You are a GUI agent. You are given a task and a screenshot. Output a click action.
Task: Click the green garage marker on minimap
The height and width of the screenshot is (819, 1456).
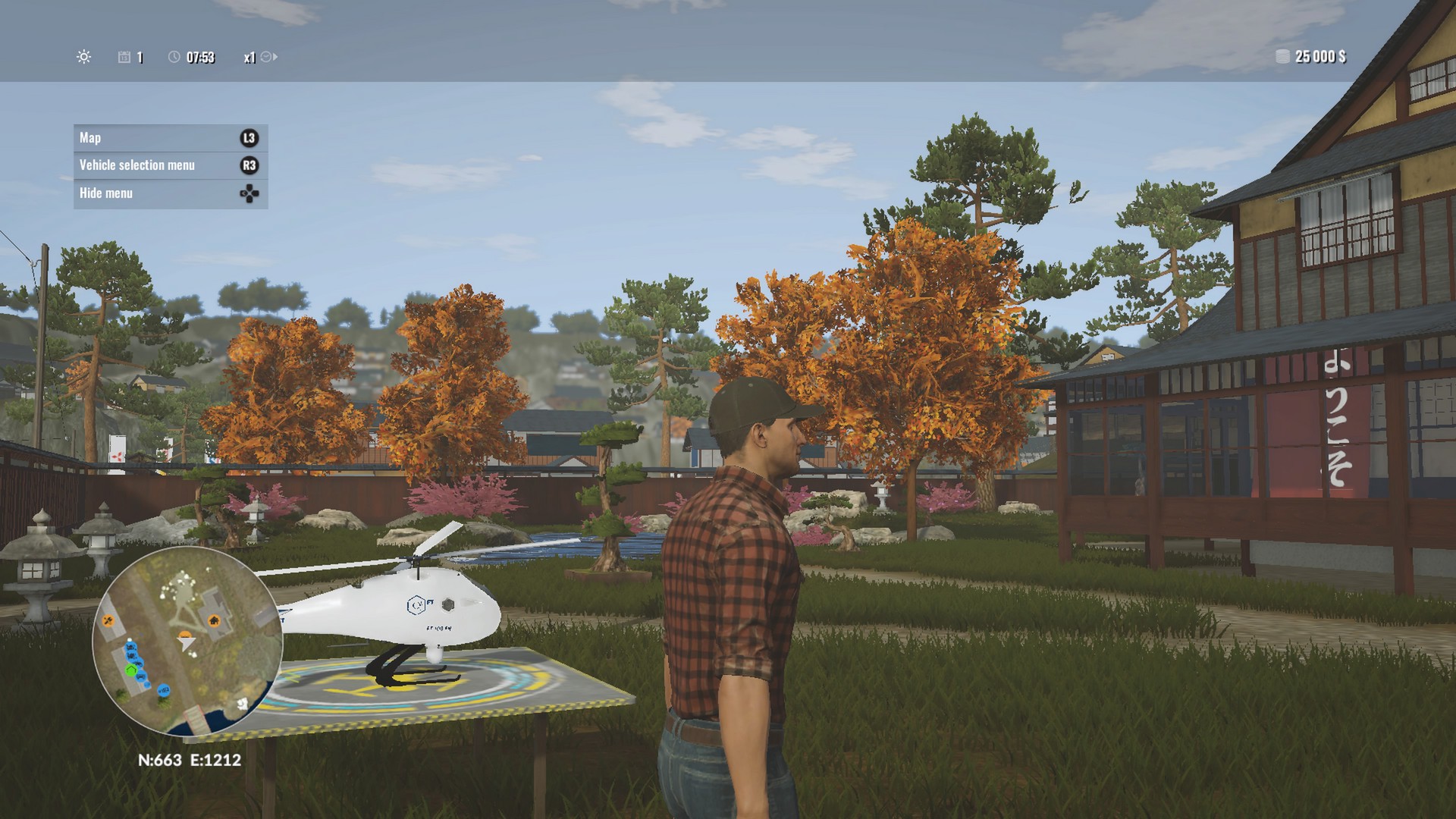[x=131, y=670]
